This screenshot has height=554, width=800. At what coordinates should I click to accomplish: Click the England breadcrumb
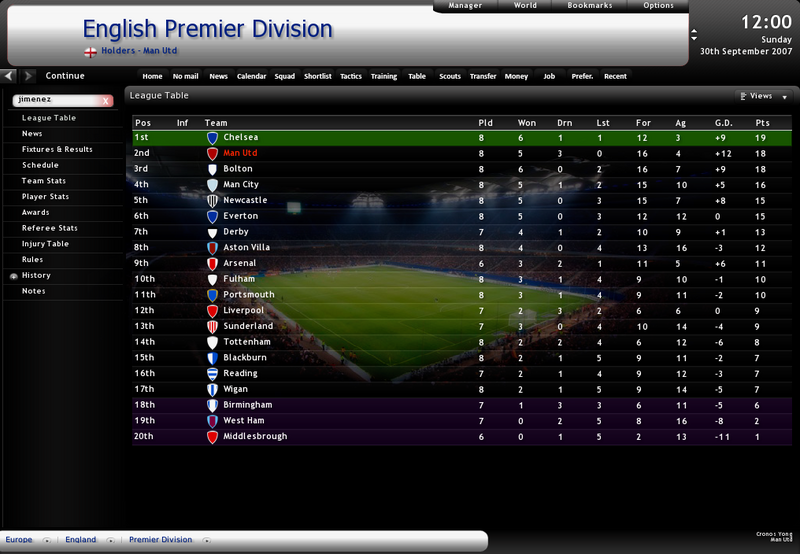click(81, 540)
